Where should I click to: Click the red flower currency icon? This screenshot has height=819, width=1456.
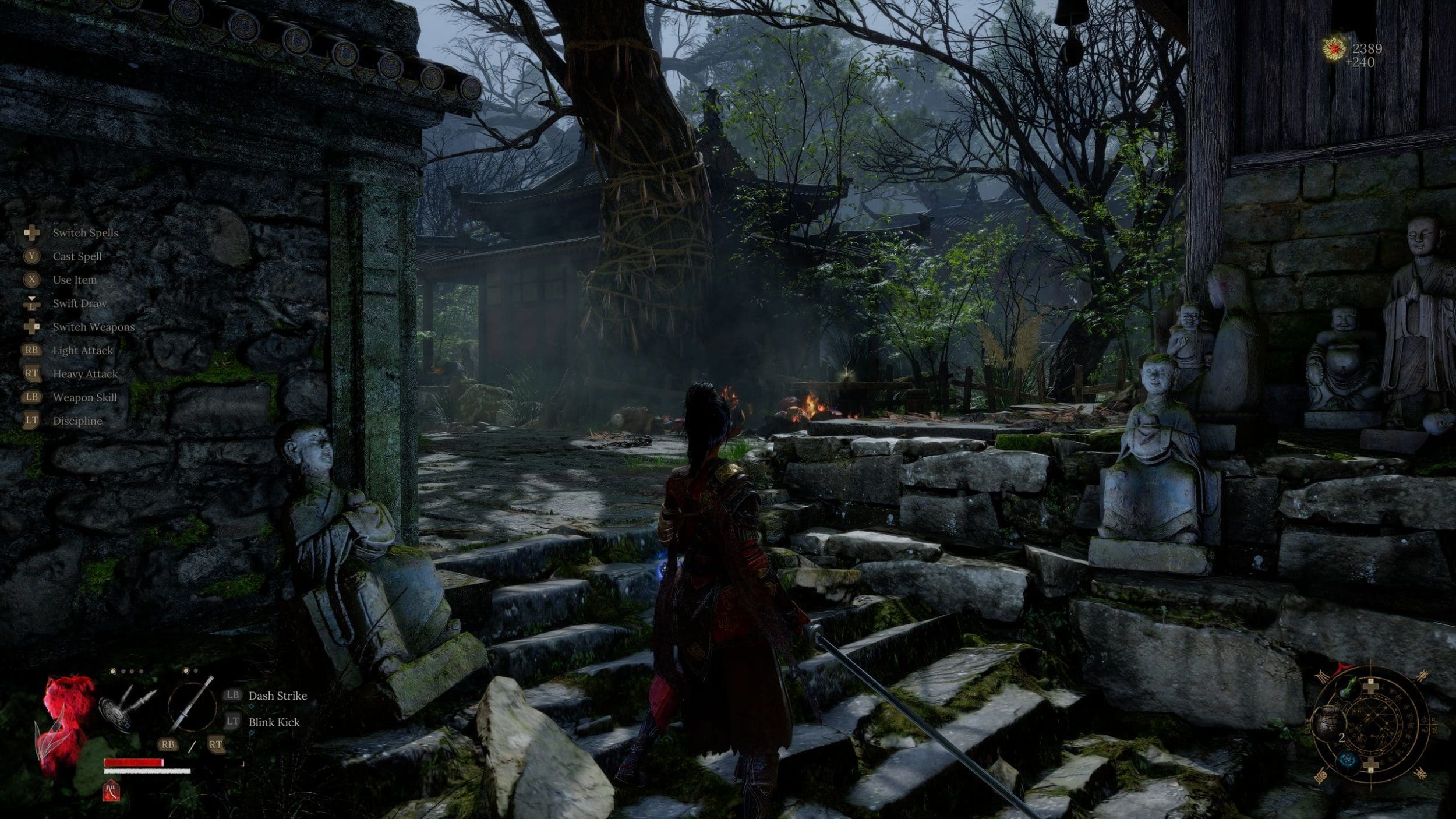pos(1332,50)
